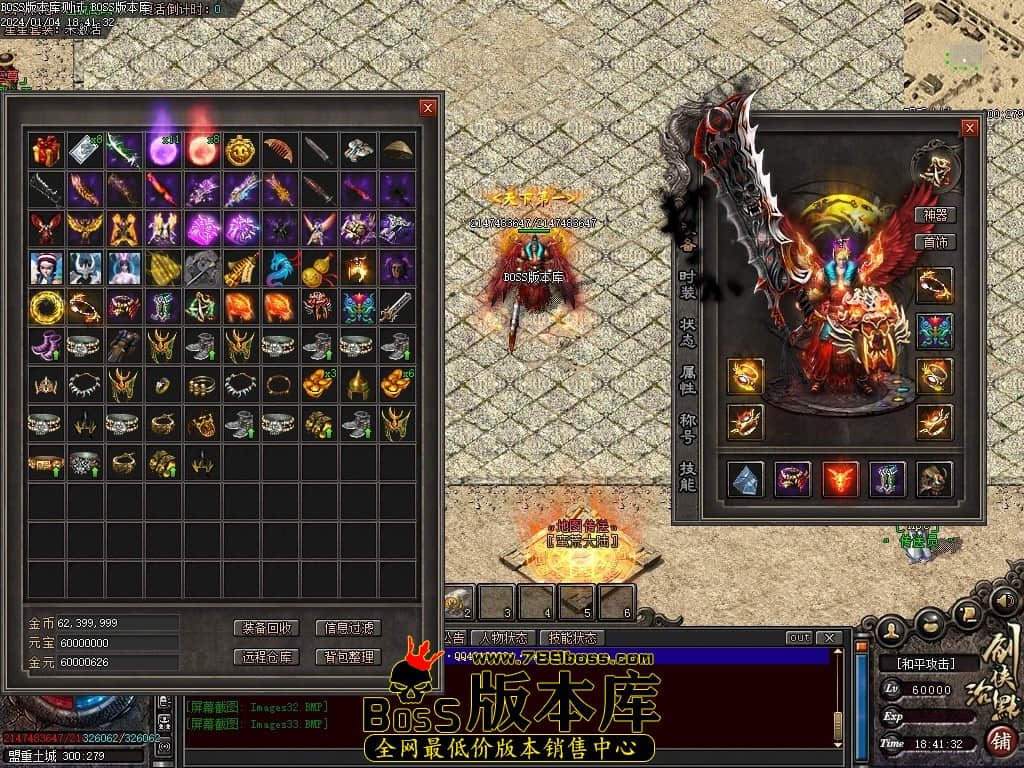Select the purple flaming orb item
This screenshot has width=1024, height=768.
(x=163, y=151)
